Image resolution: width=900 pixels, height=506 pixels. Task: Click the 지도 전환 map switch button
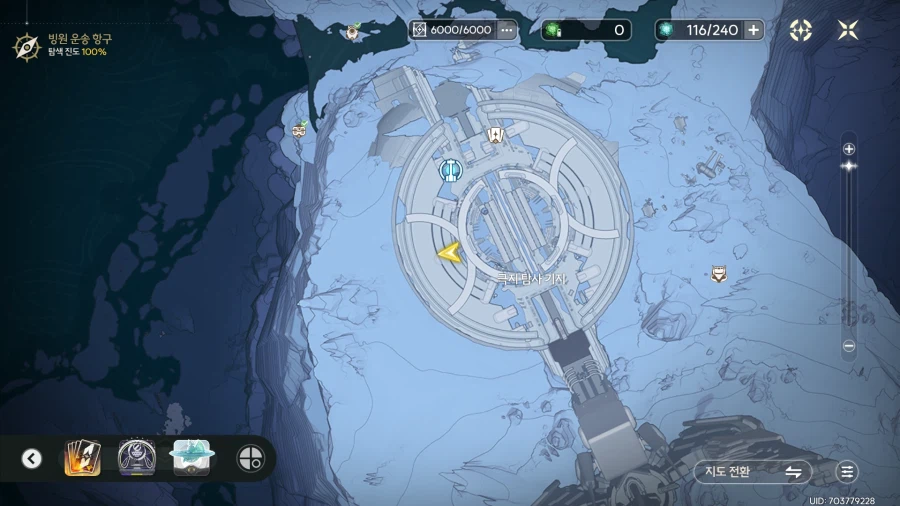click(753, 472)
